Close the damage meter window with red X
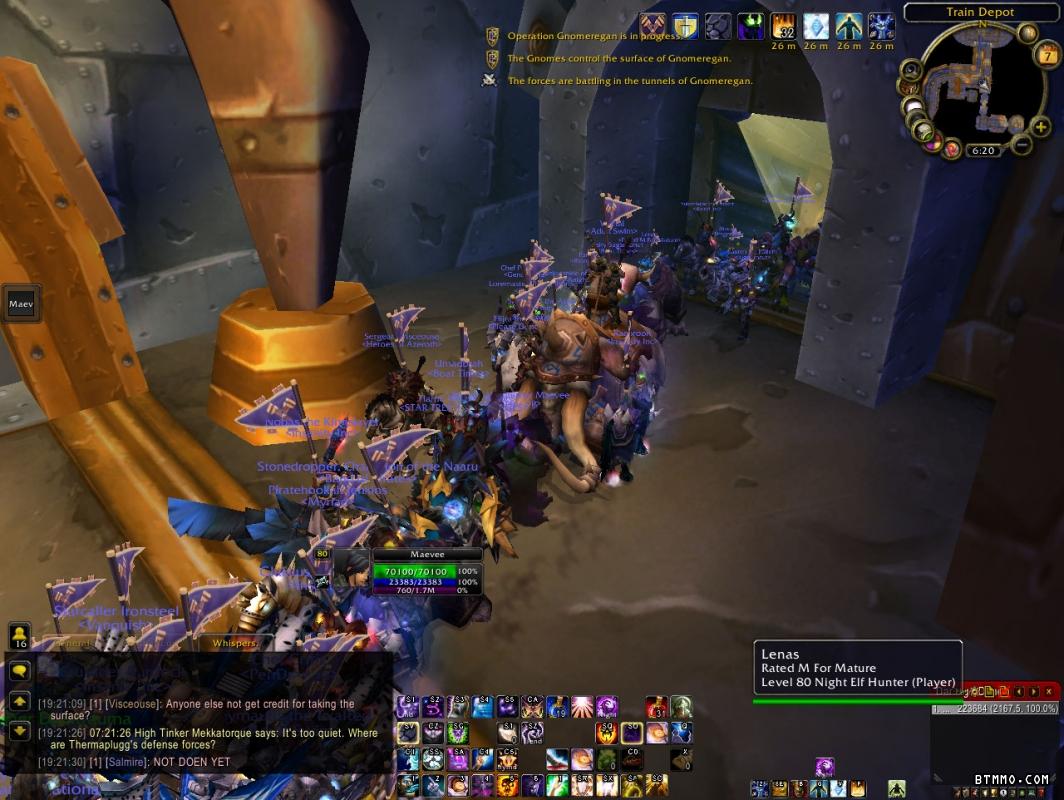Image resolution: width=1064 pixels, height=800 pixels. point(1047,691)
